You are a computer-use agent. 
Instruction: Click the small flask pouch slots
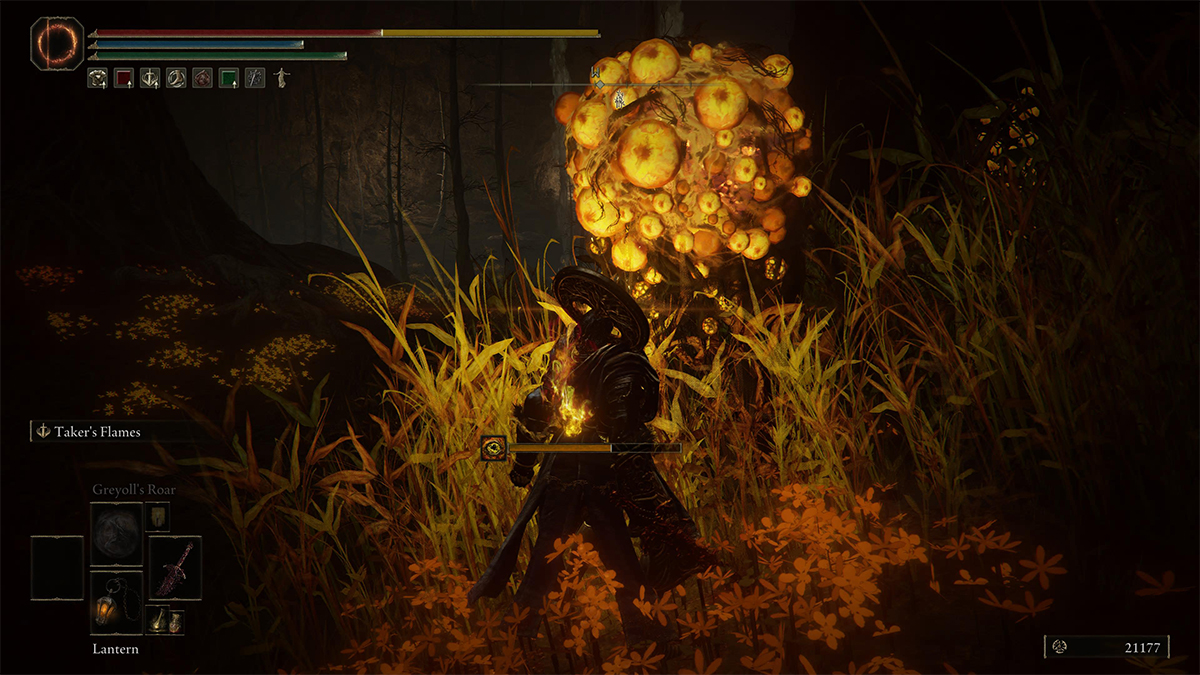pyautogui.click(x=158, y=621)
